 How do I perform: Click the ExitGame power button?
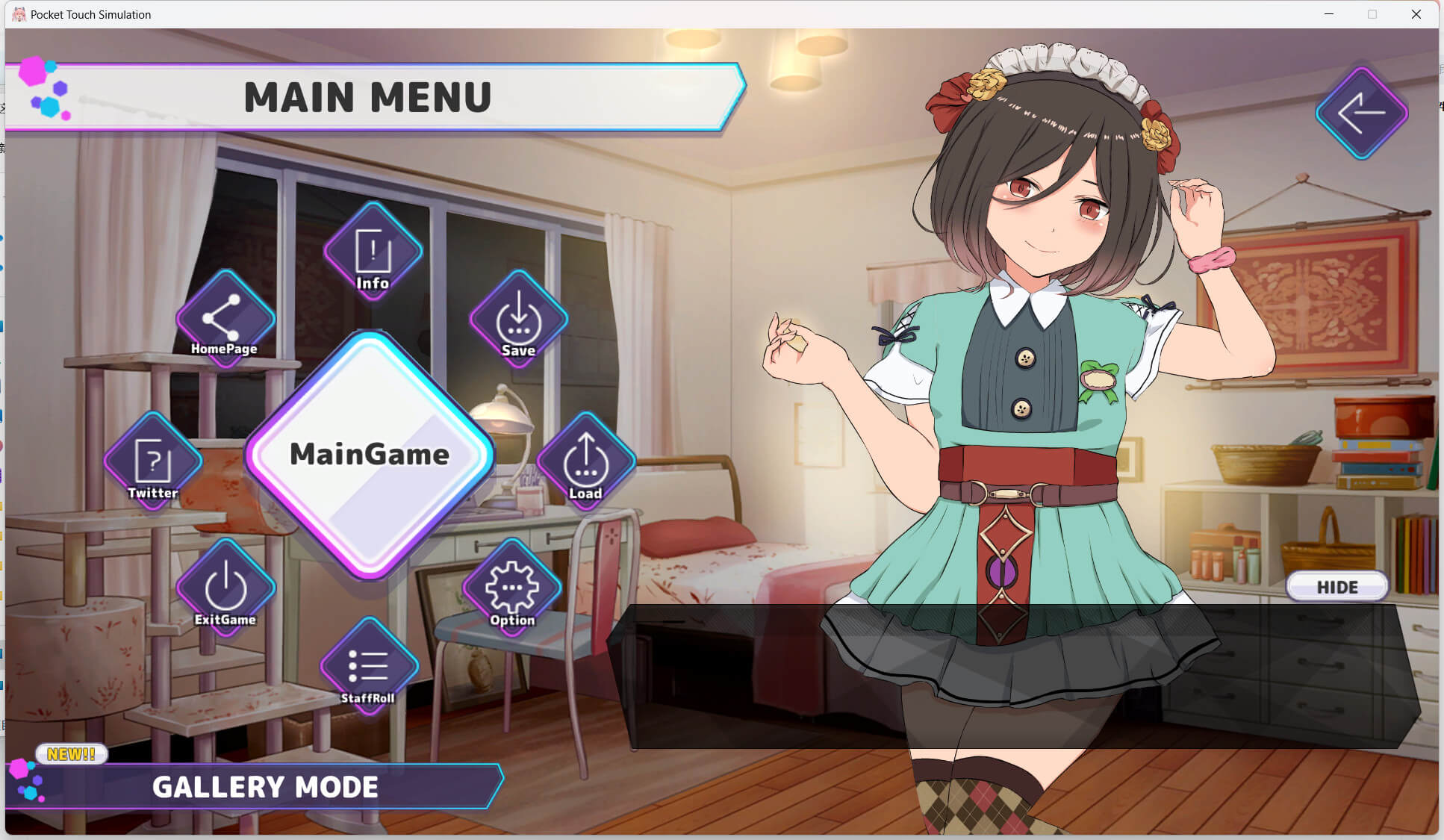[225, 589]
